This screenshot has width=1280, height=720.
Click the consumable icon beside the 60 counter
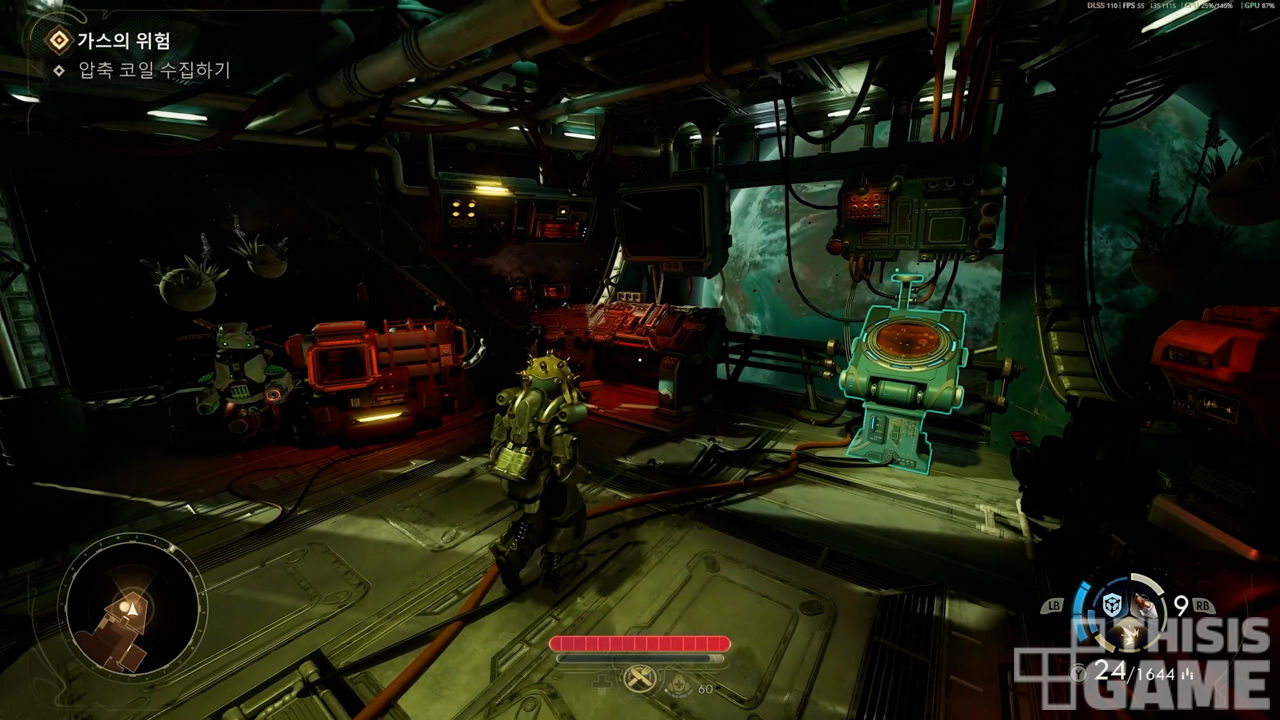click(678, 683)
